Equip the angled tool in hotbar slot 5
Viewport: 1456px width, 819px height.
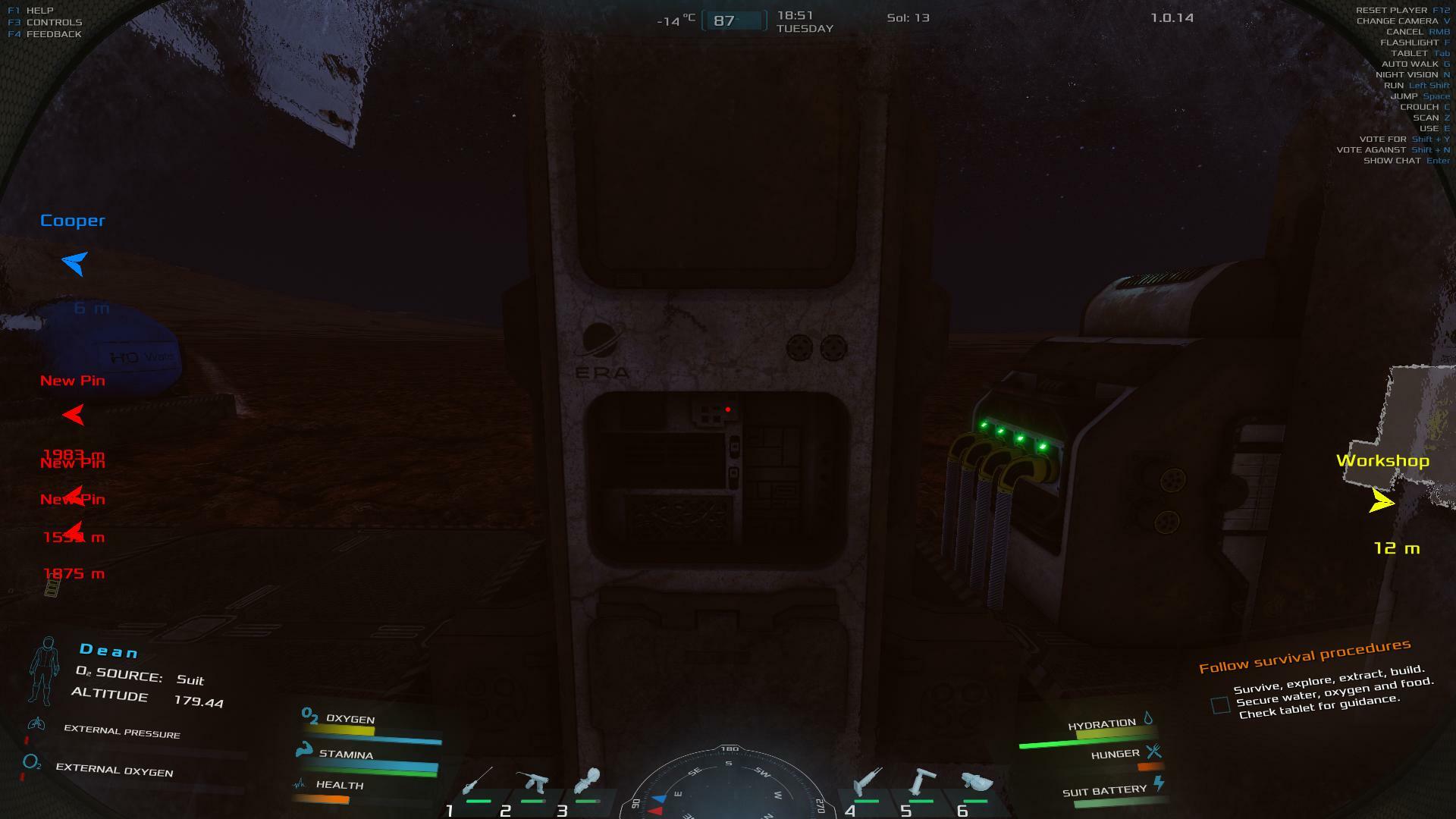point(921,782)
